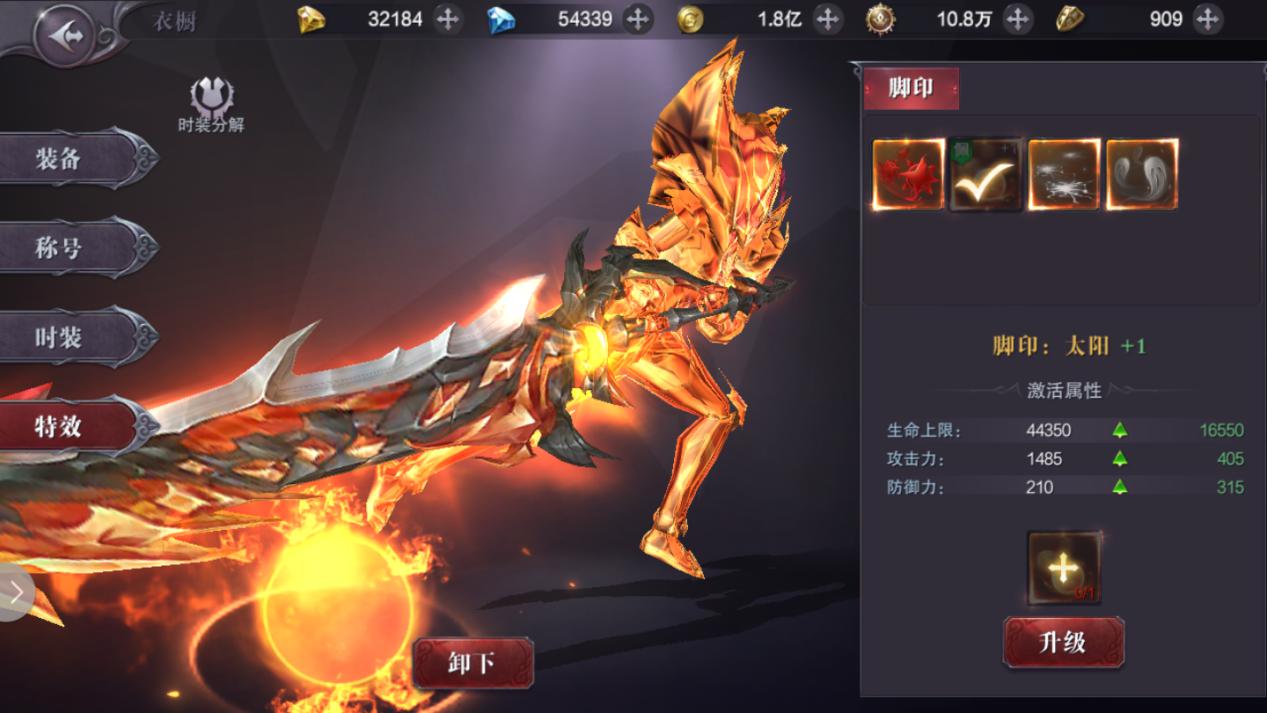Add more blue diamonds (54339)
Screen dimensions: 1267x713
637,19
